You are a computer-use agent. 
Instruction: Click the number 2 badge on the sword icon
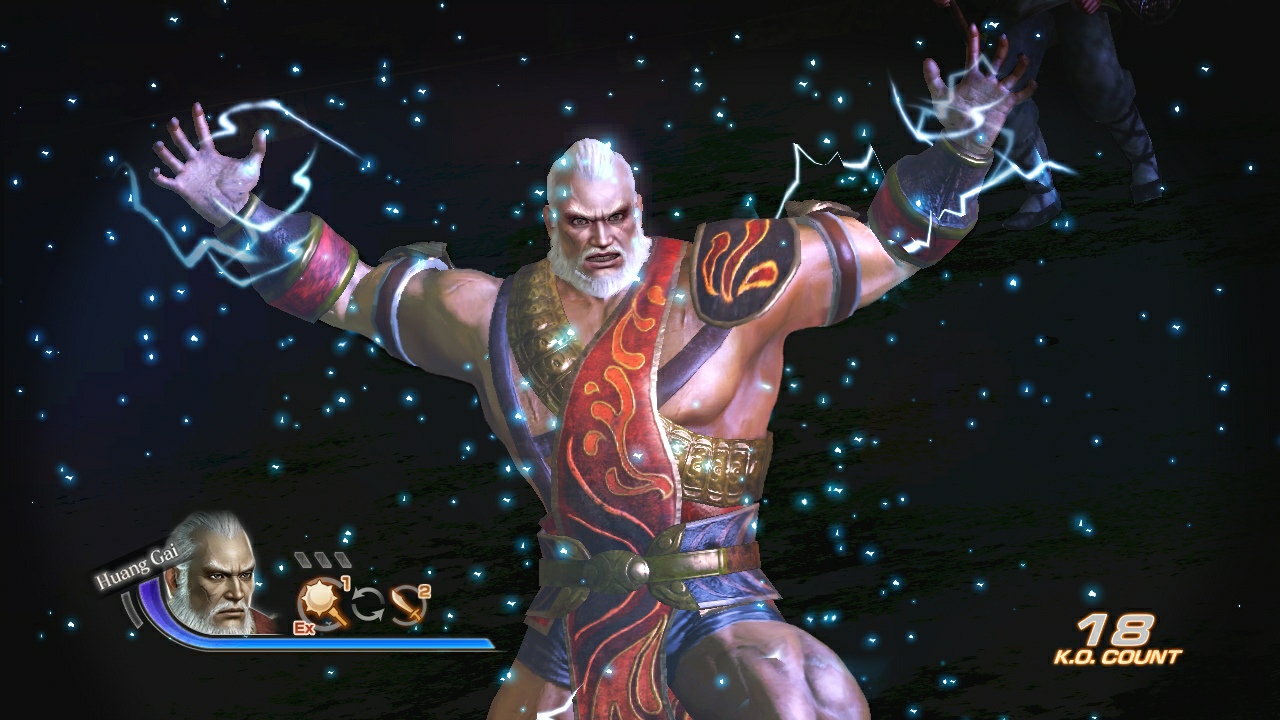point(423,590)
